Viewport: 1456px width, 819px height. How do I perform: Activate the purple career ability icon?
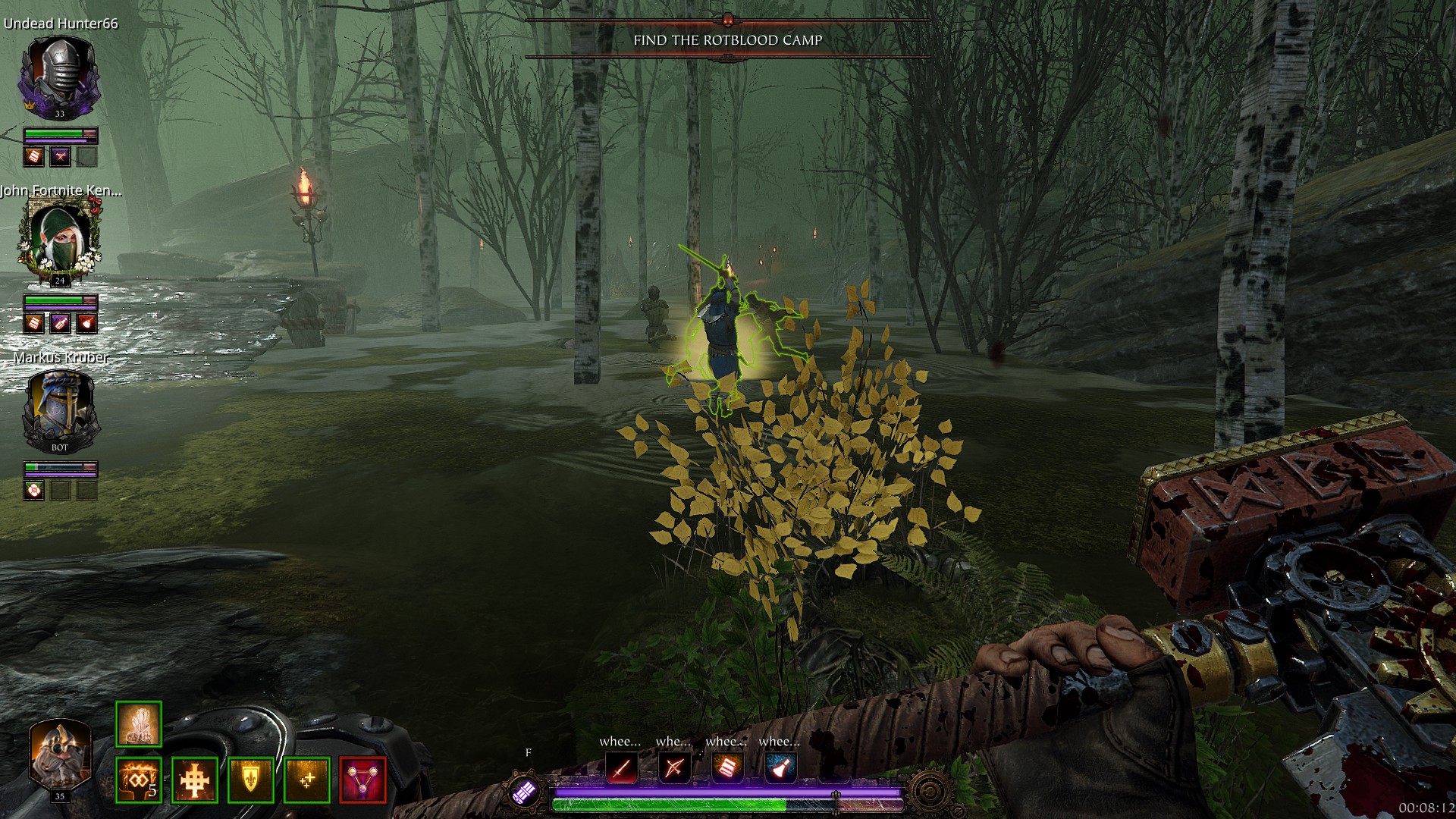click(525, 792)
